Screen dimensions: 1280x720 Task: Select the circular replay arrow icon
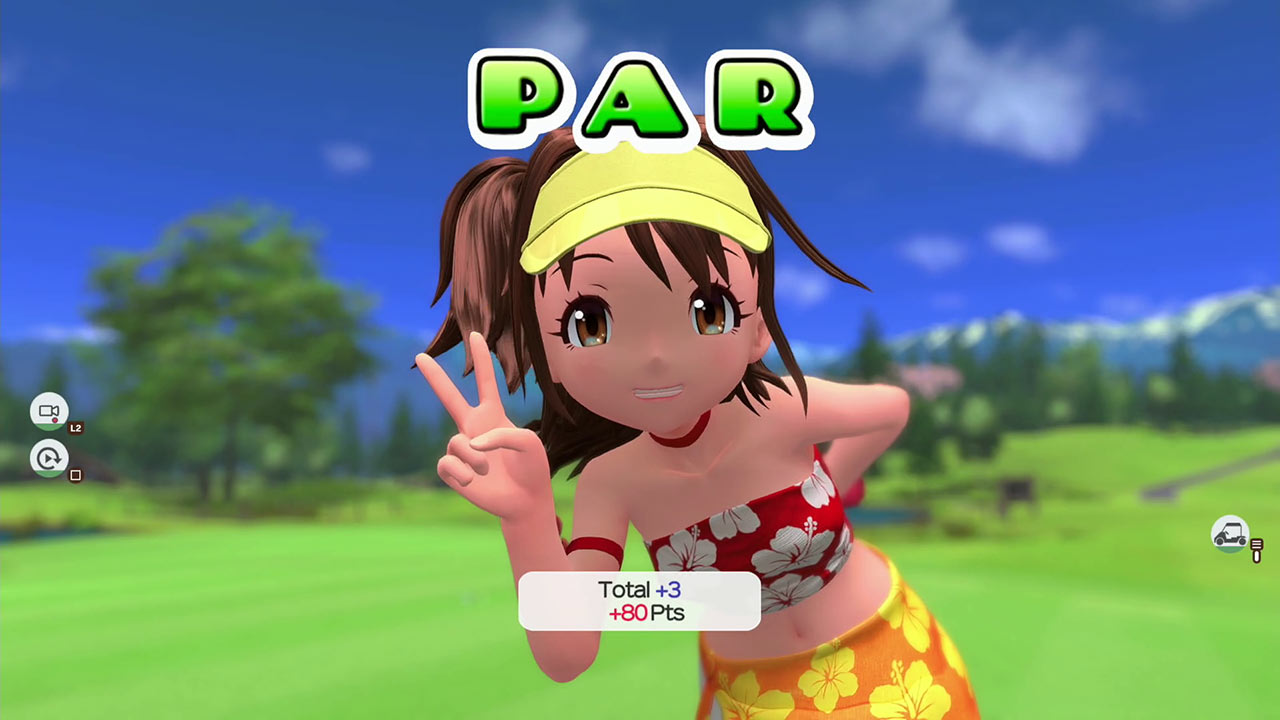pos(49,458)
